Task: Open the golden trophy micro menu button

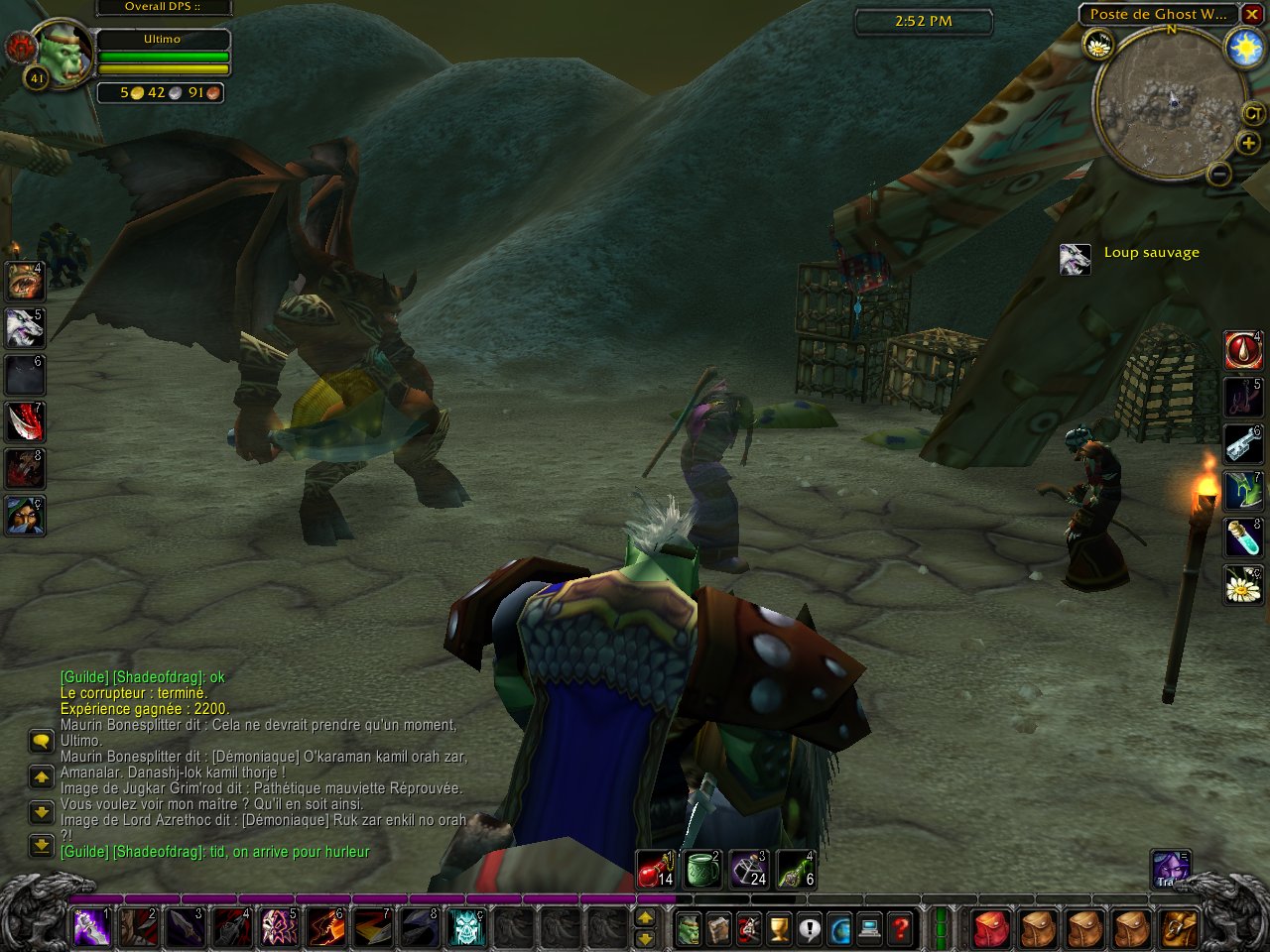Action: pos(779,929)
